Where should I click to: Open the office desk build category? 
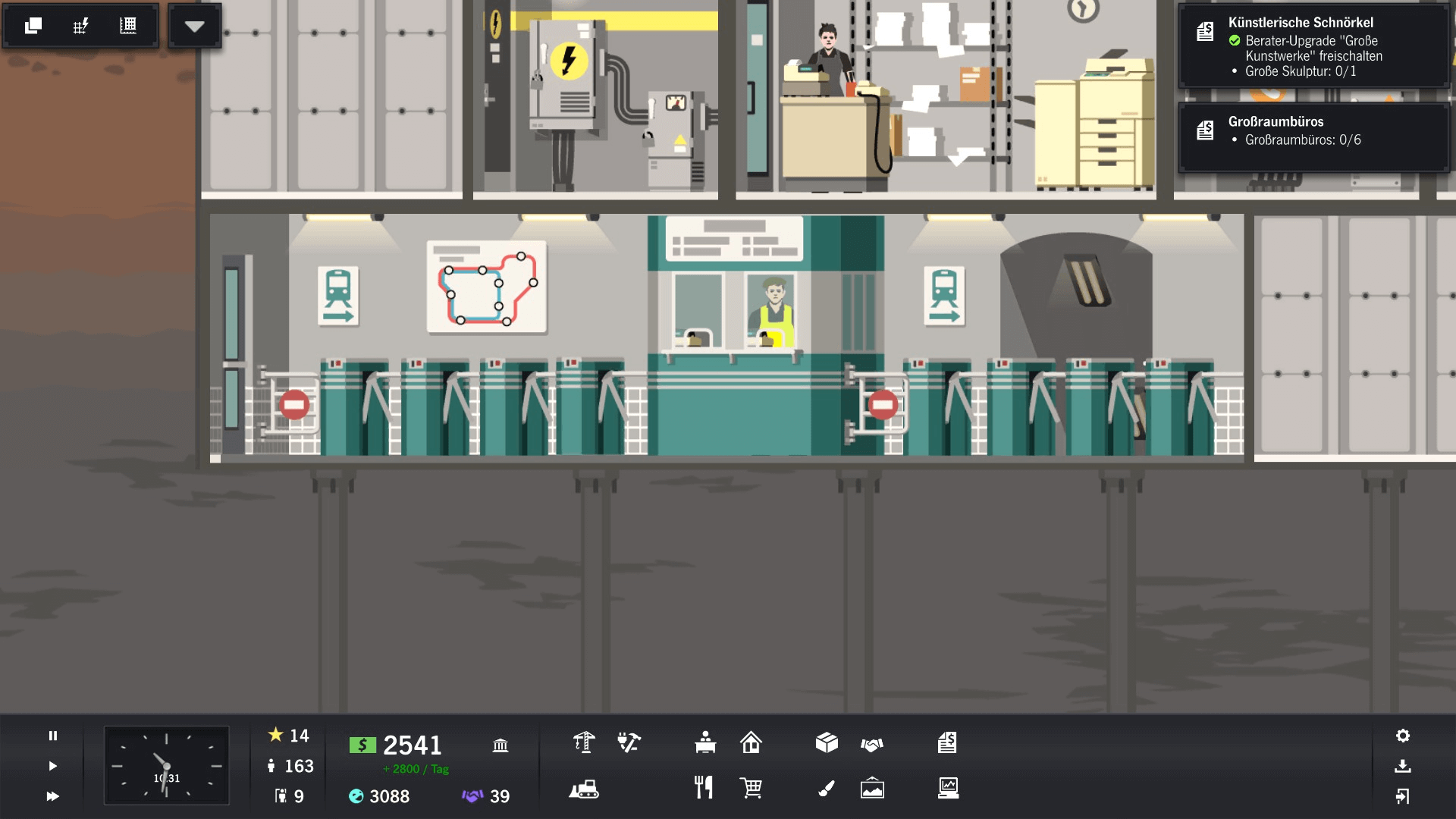pyautogui.click(x=705, y=742)
